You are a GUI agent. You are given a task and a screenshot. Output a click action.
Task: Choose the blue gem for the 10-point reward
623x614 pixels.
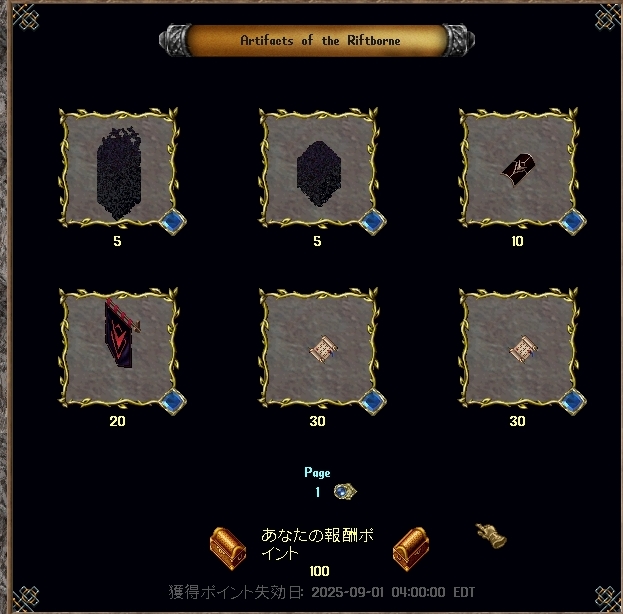pyautogui.click(x=572, y=220)
